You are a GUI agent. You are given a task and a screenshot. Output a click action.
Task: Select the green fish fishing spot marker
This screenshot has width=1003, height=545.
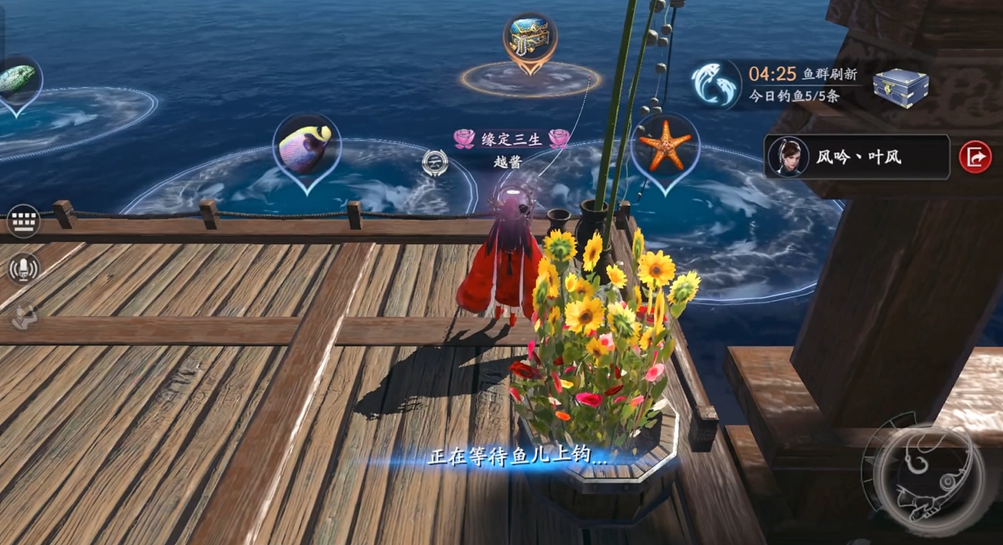pos(15,82)
